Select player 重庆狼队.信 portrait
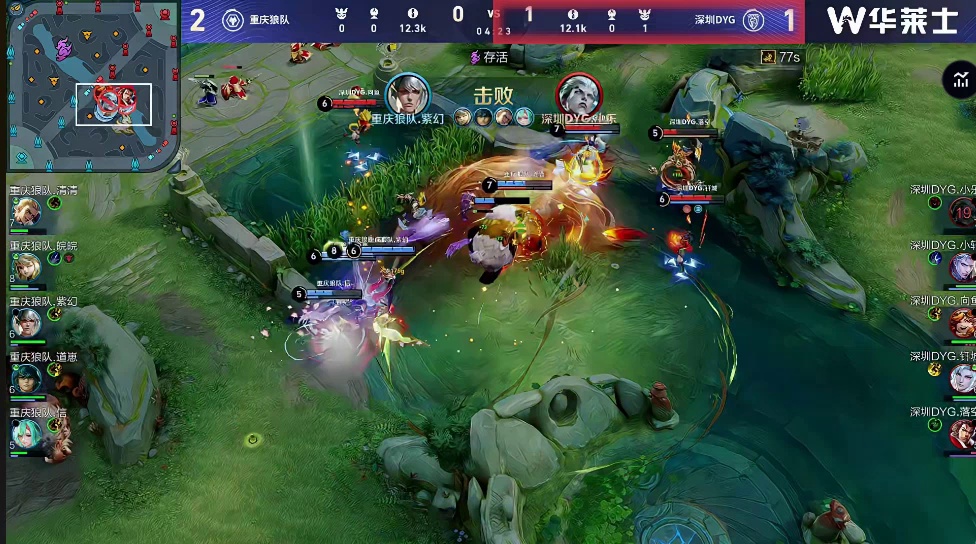The width and height of the screenshot is (976, 544). [26, 432]
